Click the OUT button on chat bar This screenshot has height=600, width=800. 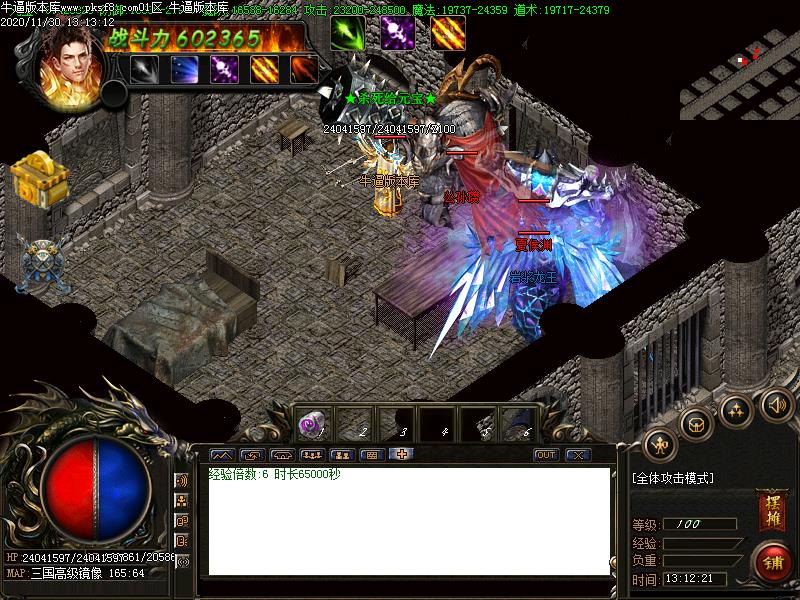point(545,455)
